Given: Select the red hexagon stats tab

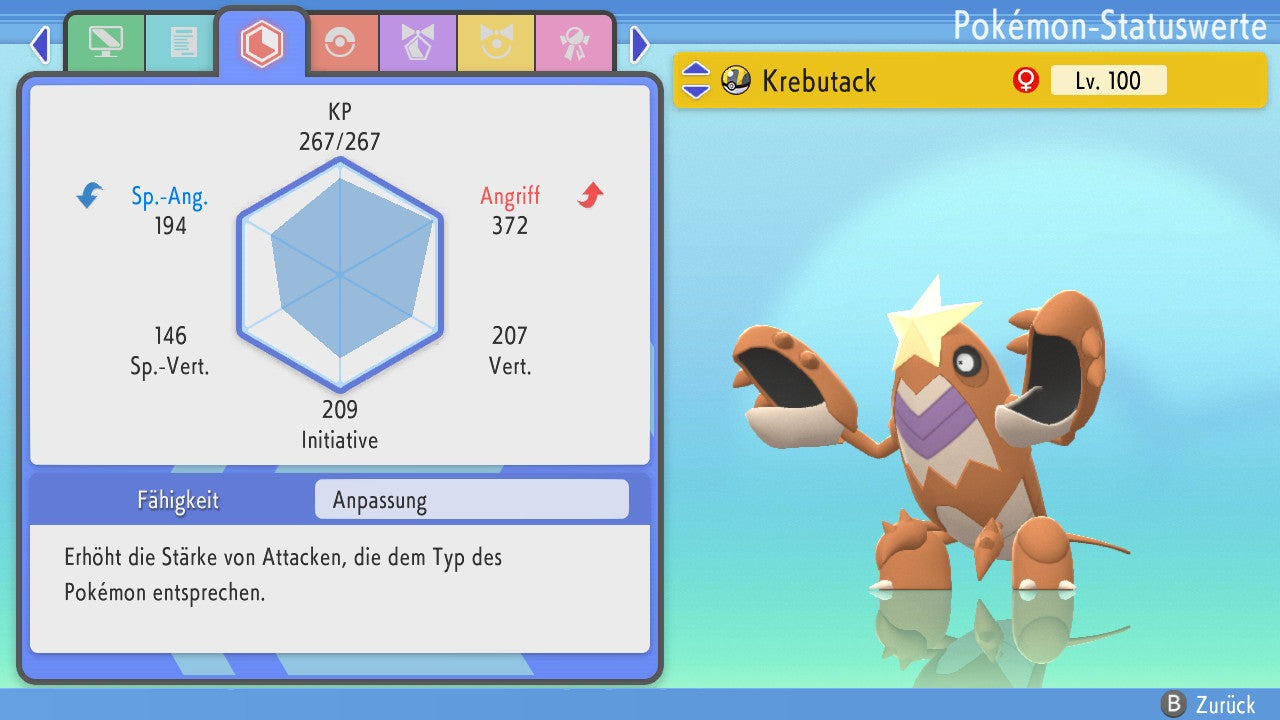Looking at the screenshot, I should click(261, 43).
